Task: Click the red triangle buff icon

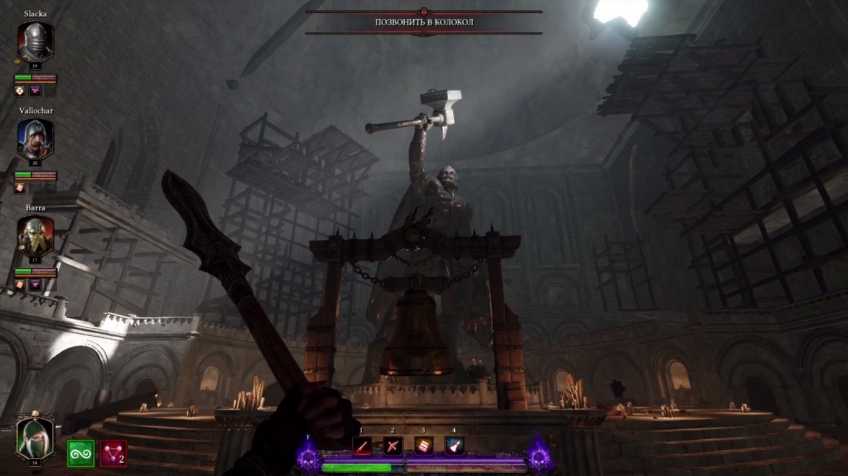Action: point(112,453)
